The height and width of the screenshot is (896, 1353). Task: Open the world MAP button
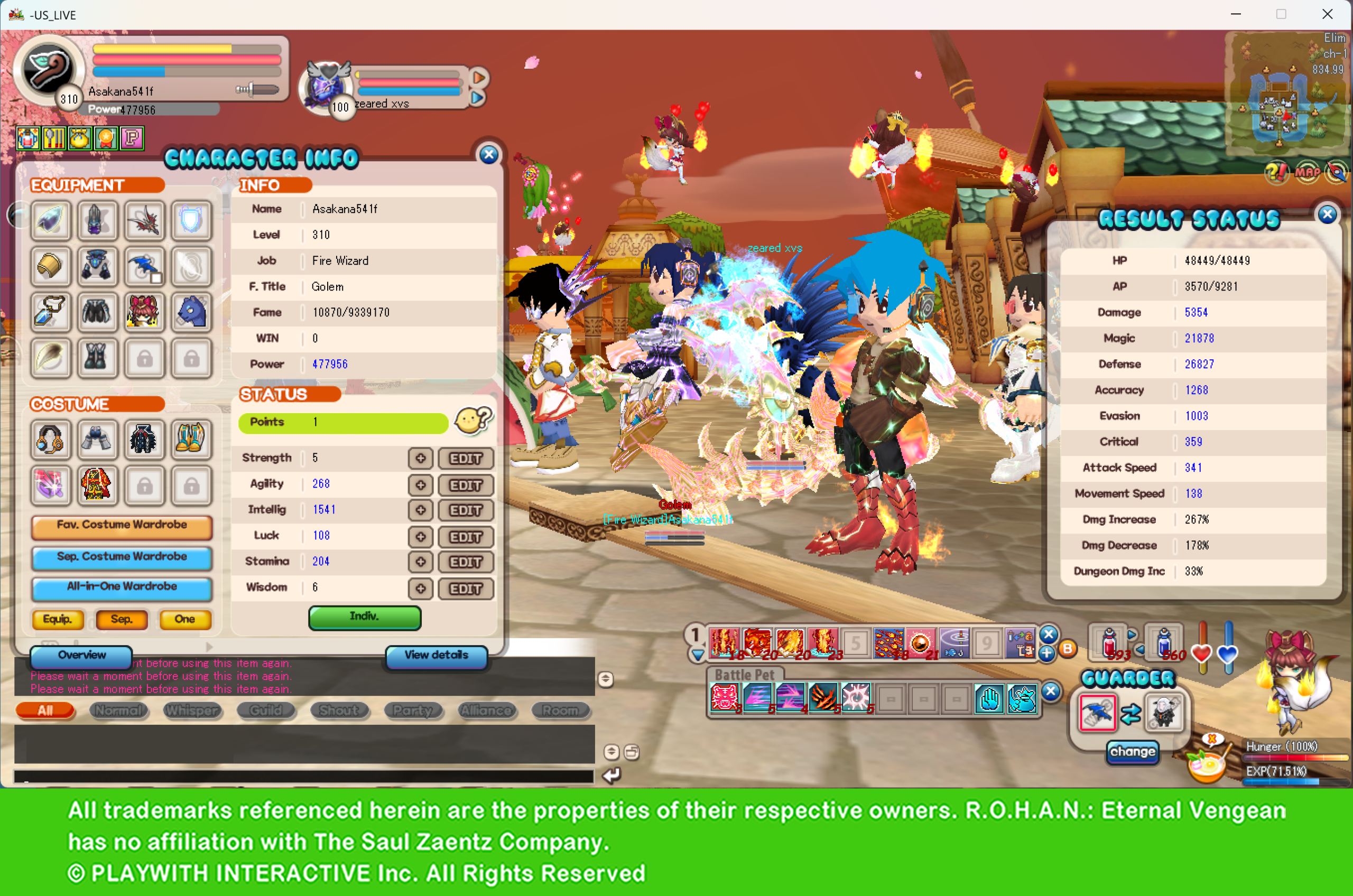(x=1306, y=172)
